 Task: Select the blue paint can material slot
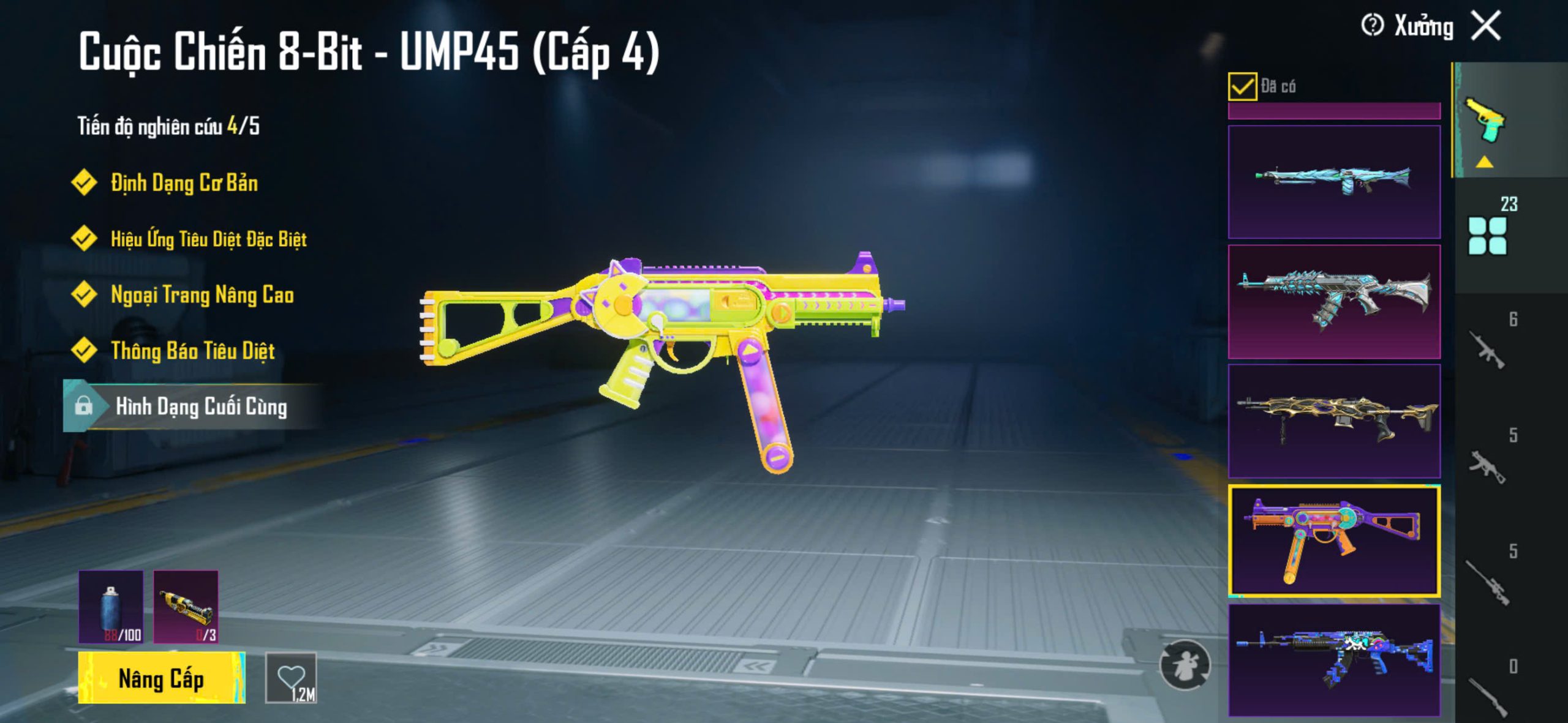pyautogui.click(x=111, y=606)
